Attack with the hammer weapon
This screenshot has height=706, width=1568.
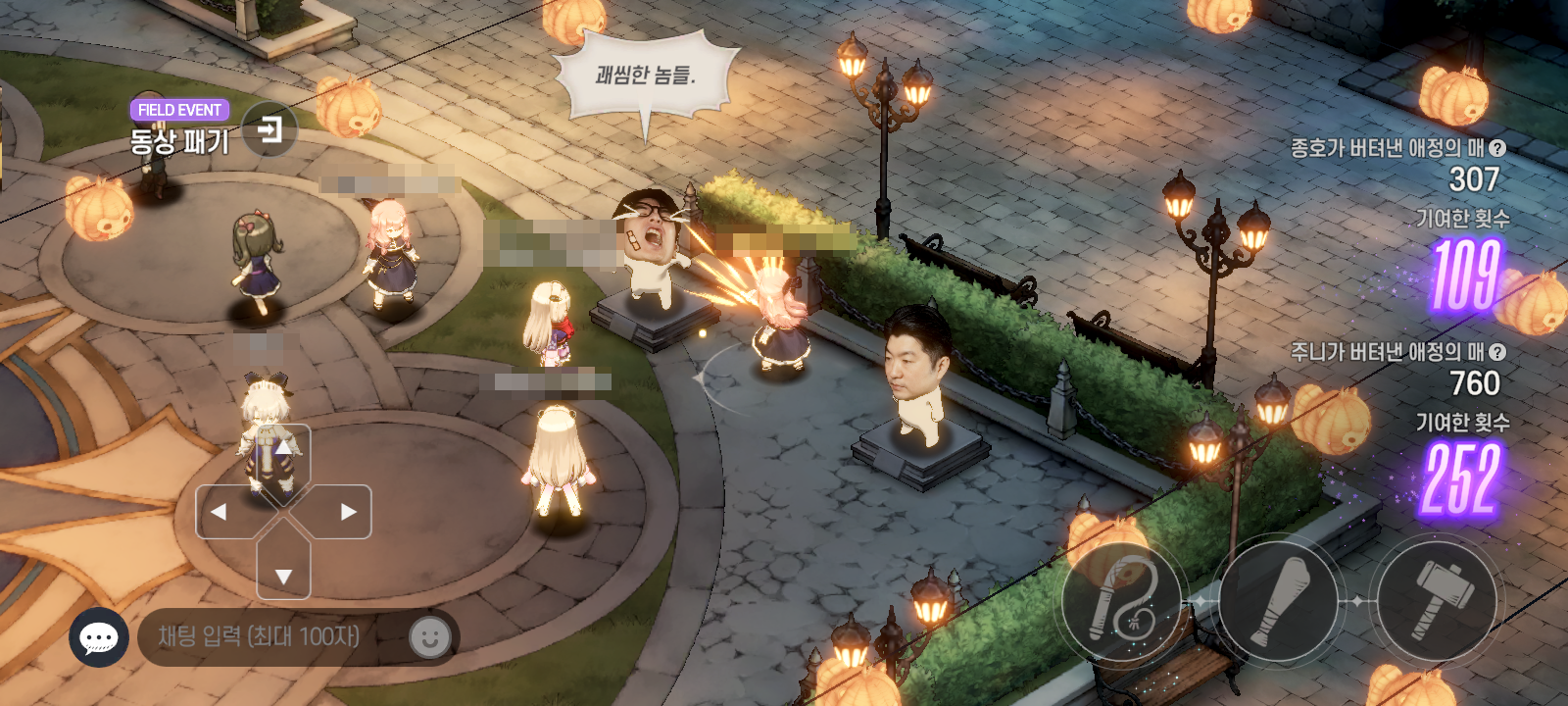pyautogui.click(x=1438, y=600)
